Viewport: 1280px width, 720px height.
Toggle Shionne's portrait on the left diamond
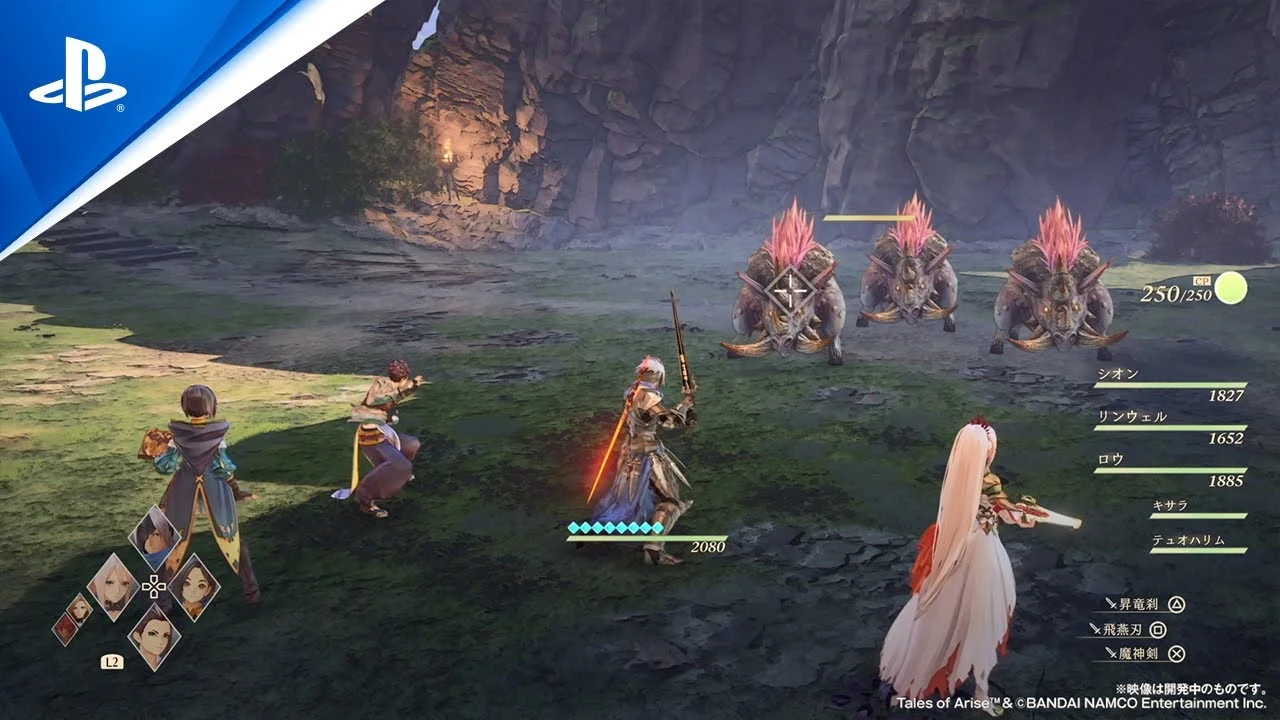coord(114,584)
